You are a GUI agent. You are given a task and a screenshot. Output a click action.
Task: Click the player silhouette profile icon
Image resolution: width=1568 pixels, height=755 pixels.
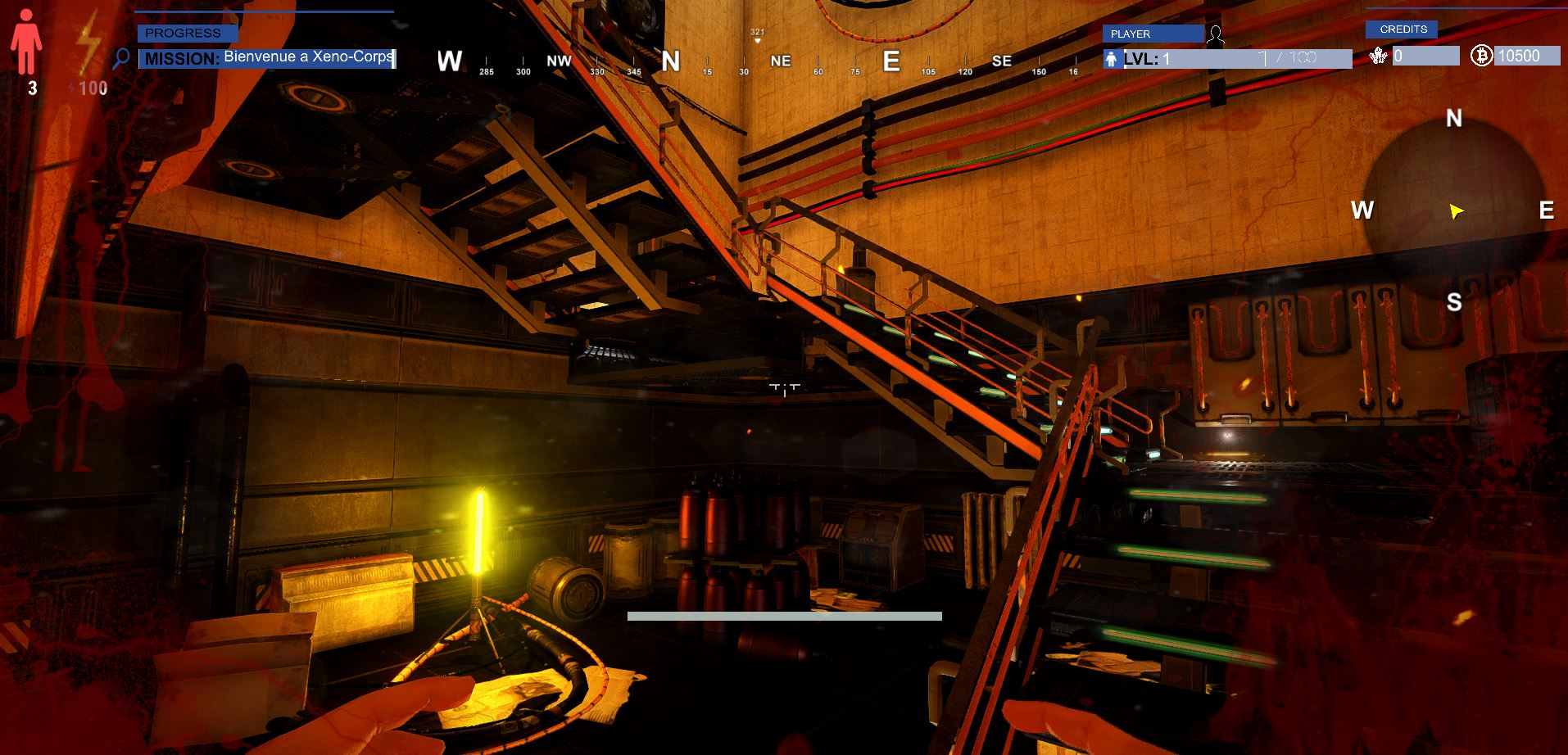point(1216,34)
